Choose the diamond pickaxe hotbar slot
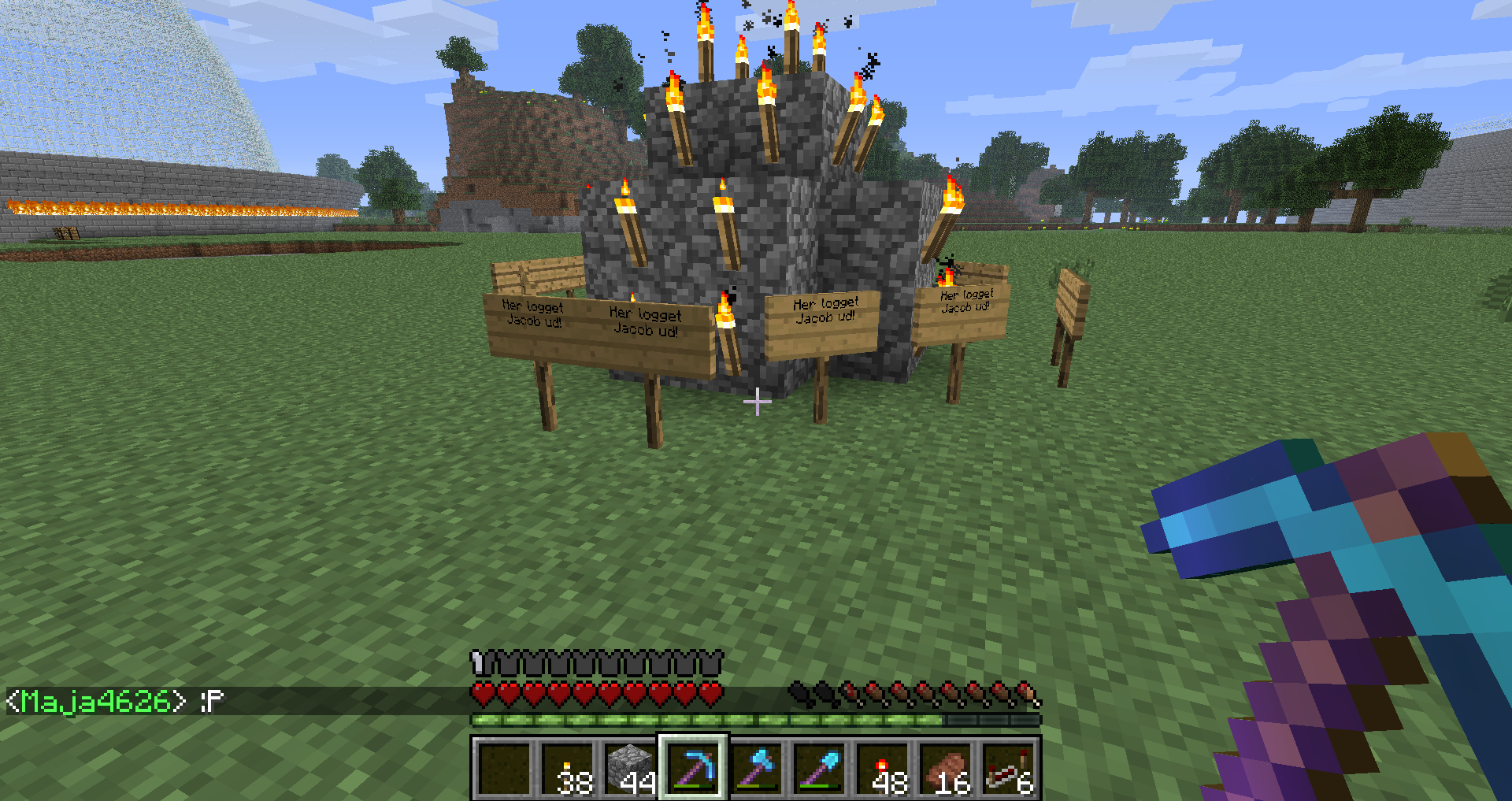The width and height of the screenshot is (1512, 801). 693,768
